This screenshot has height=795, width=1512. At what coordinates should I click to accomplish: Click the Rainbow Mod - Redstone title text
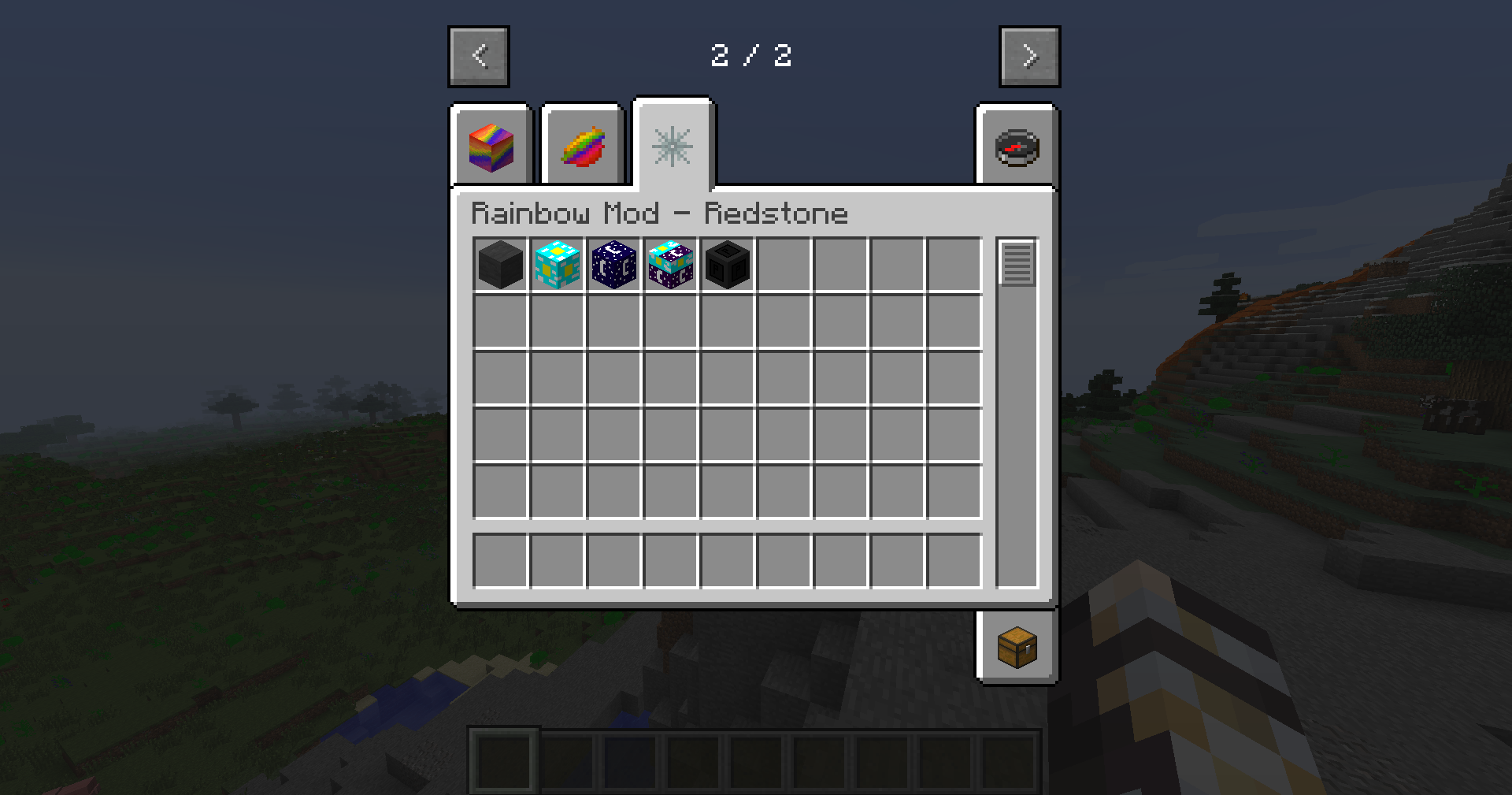coord(660,213)
